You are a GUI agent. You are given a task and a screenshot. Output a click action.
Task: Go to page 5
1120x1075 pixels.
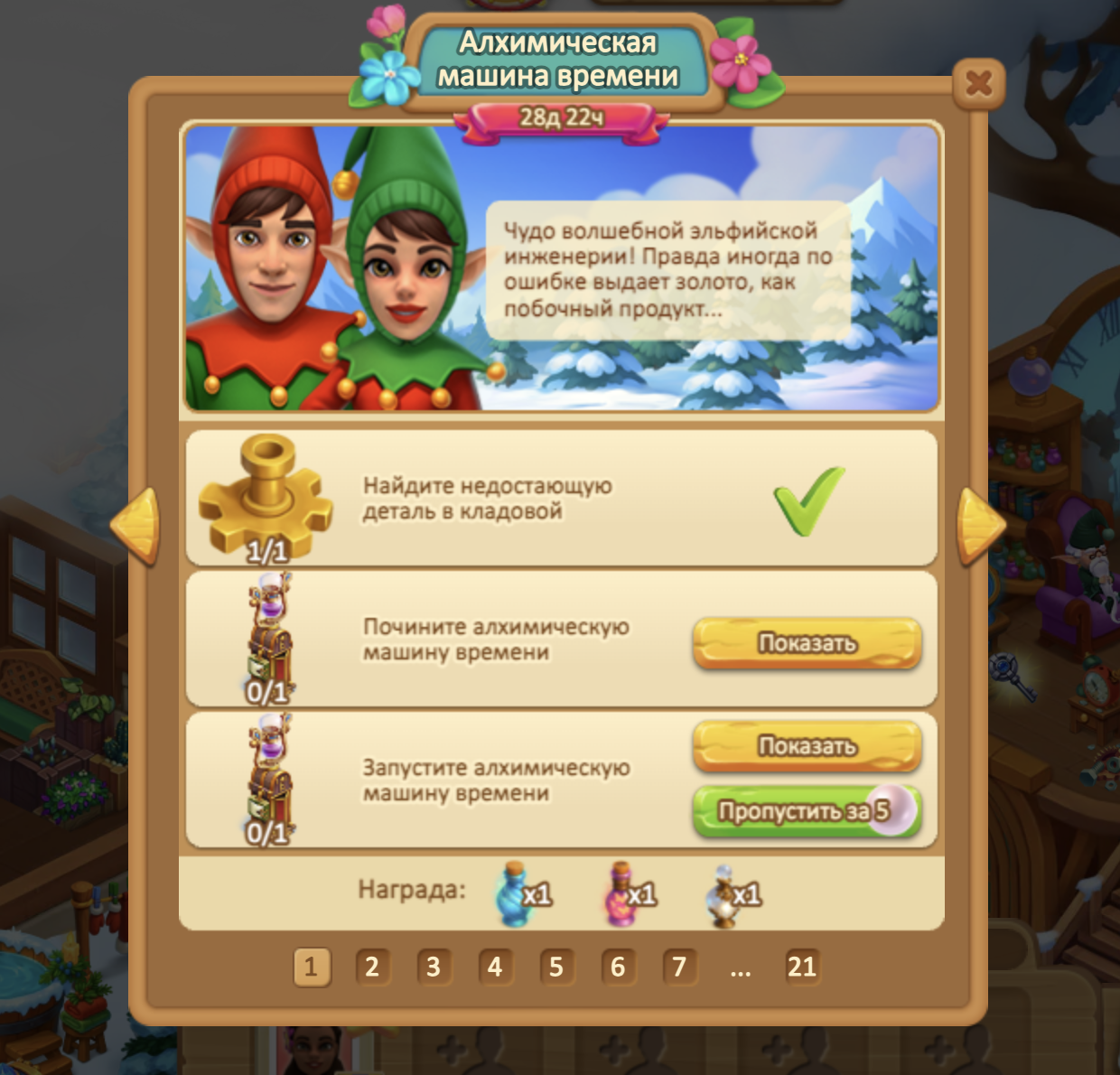pyautogui.click(x=556, y=967)
